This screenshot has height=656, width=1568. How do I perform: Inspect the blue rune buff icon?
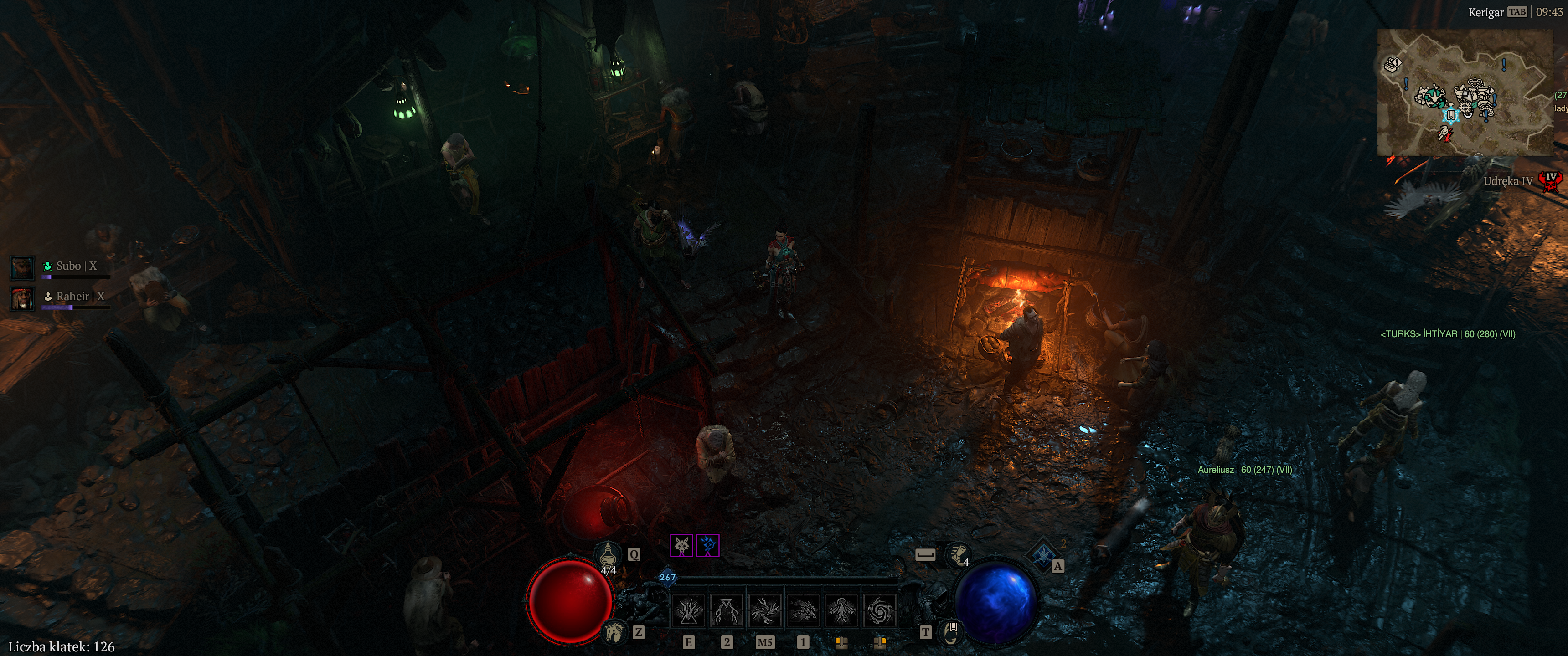point(708,546)
